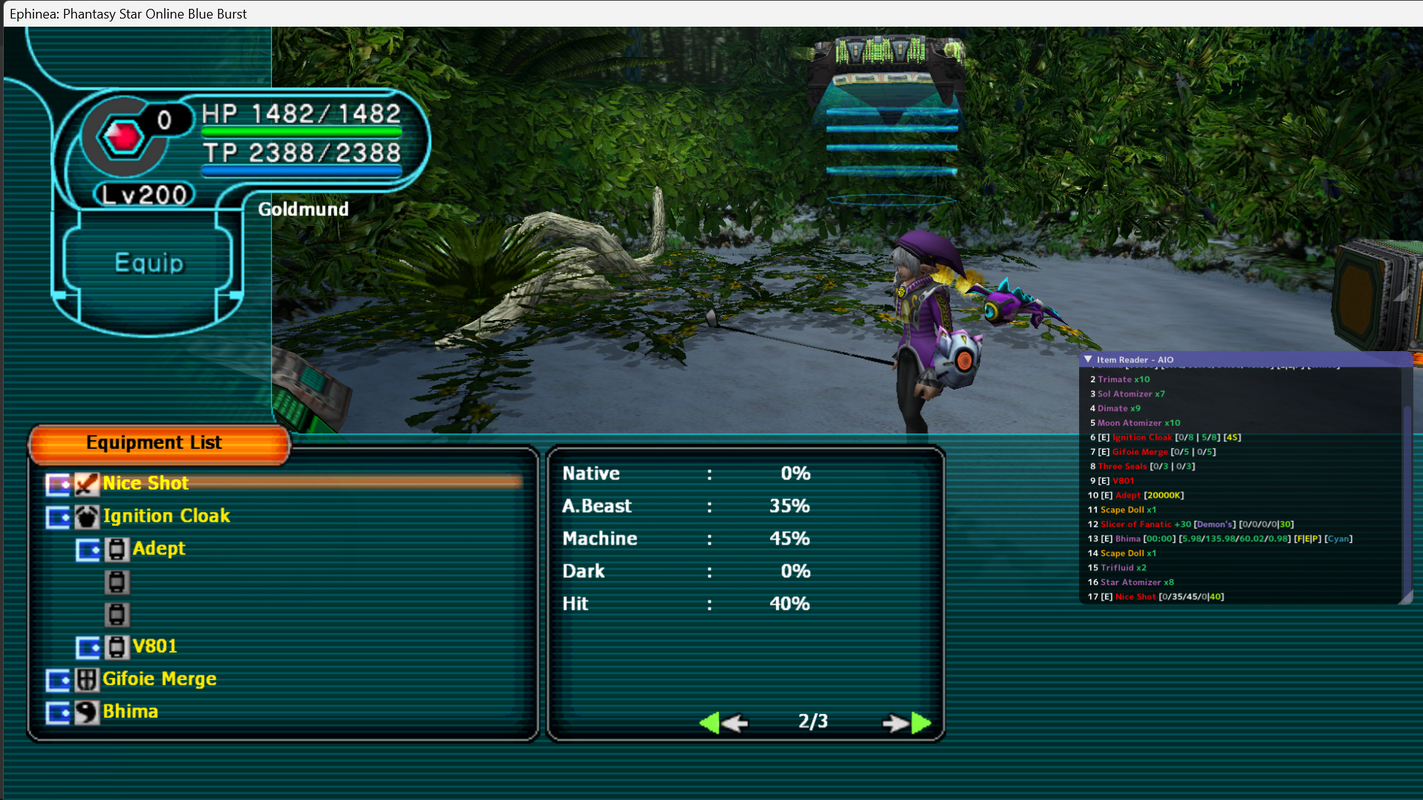1423x800 pixels.
Task: Click the Ephinea window title bar
Action: 700,13
